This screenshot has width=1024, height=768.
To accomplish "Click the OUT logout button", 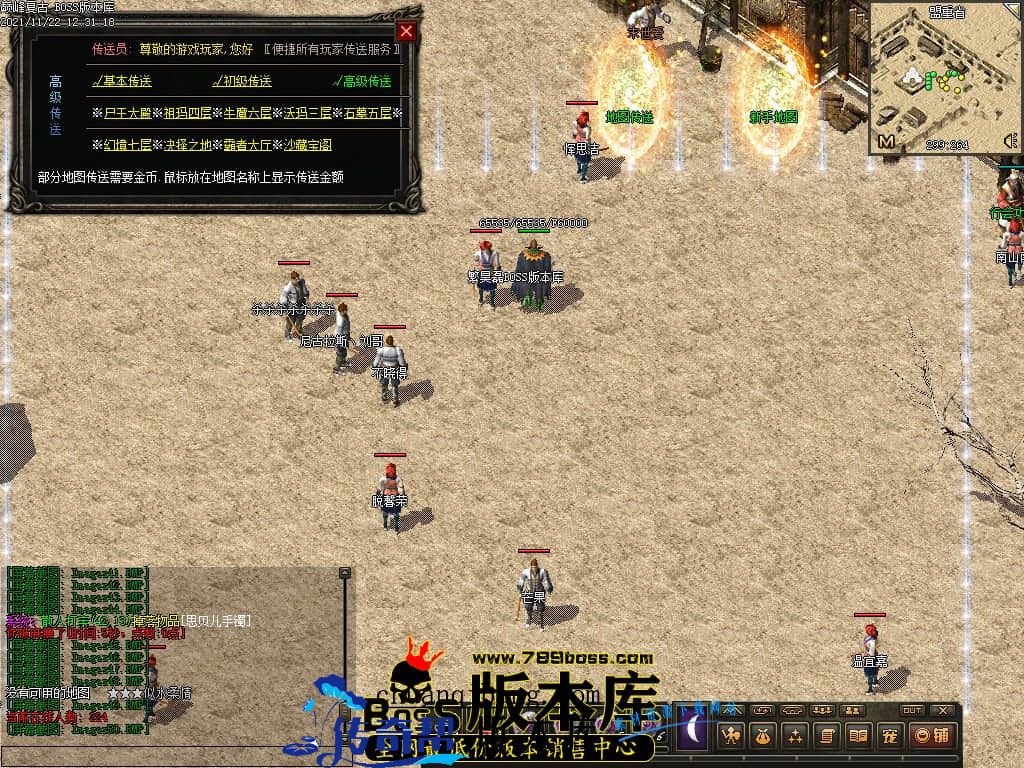I will [911, 710].
